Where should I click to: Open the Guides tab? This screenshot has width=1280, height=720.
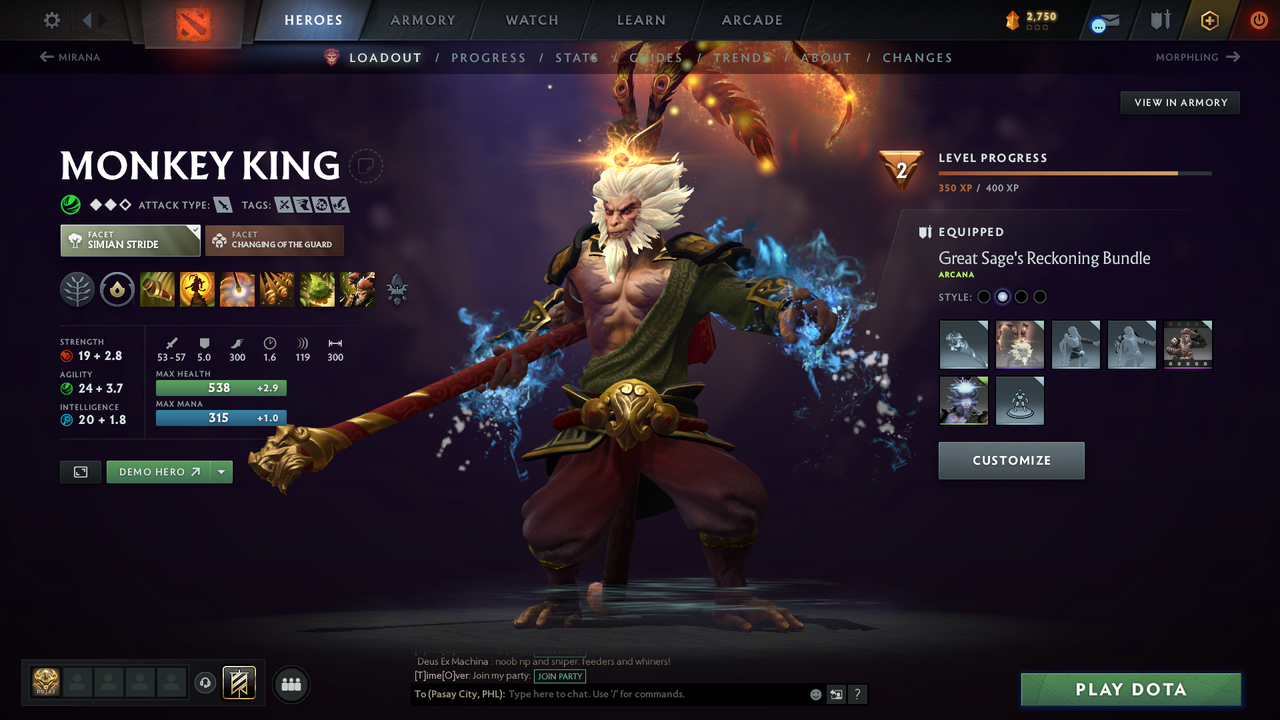pyautogui.click(x=657, y=57)
